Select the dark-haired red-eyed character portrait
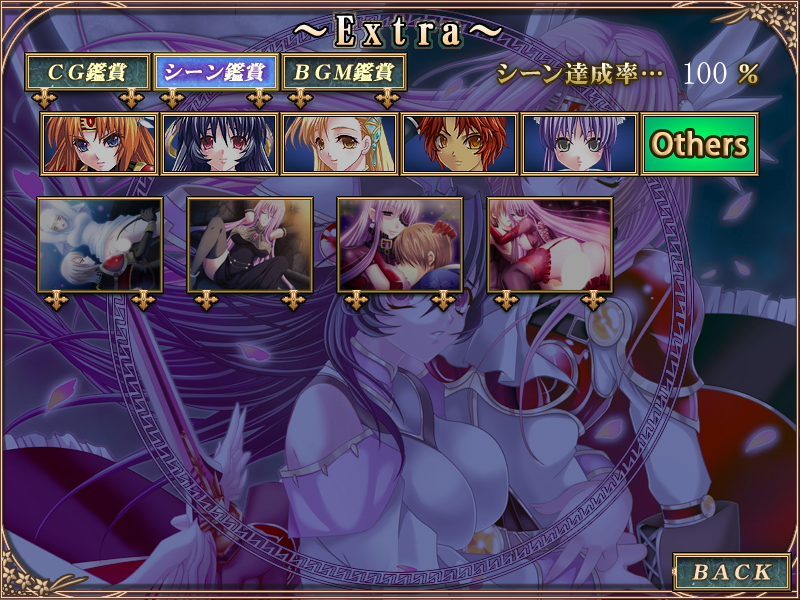 pyautogui.click(x=219, y=144)
